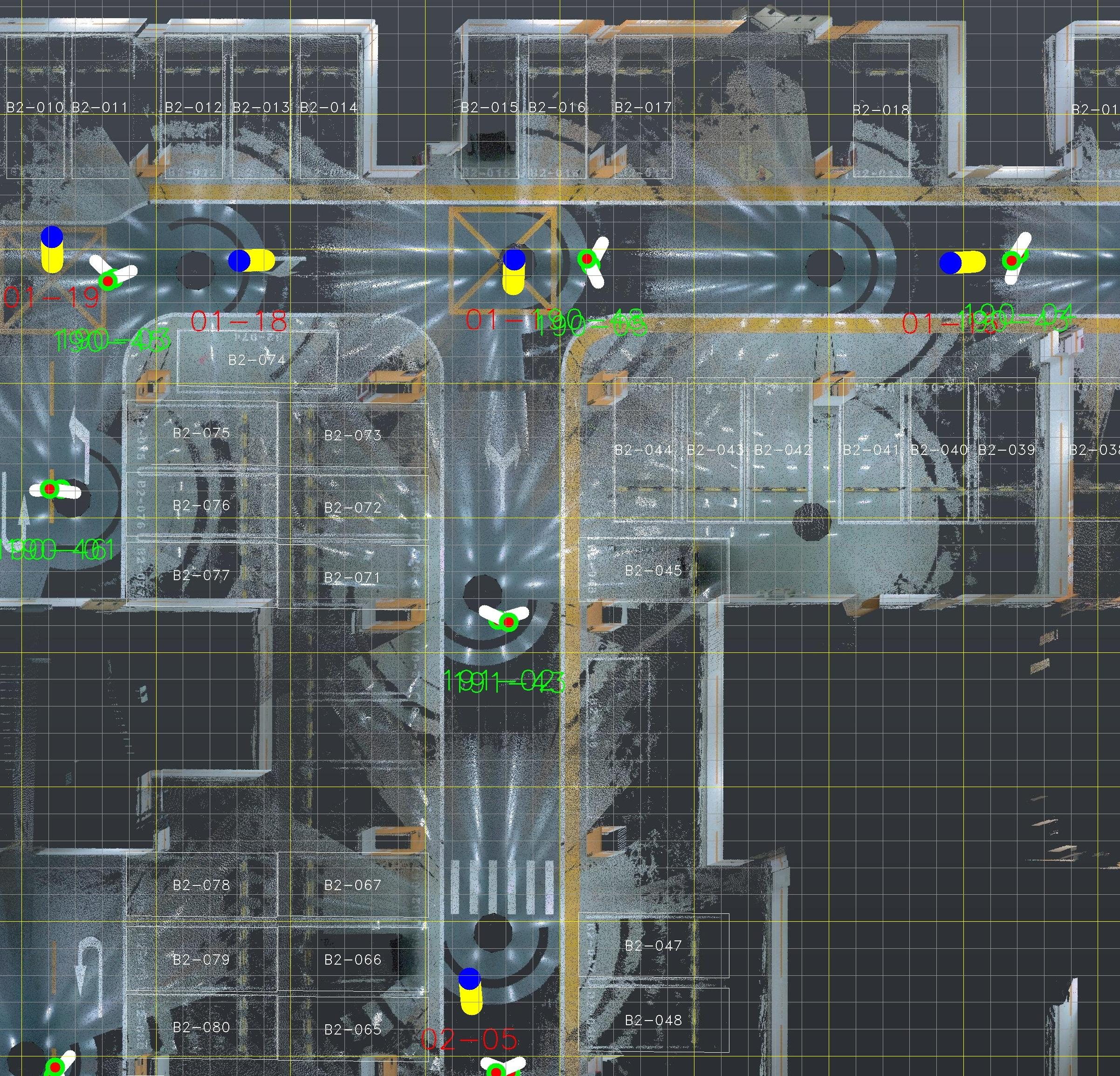Viewport: 1120px width, 1076px height.
Task: Pick parking space B2-041
Action: (872, 450)
